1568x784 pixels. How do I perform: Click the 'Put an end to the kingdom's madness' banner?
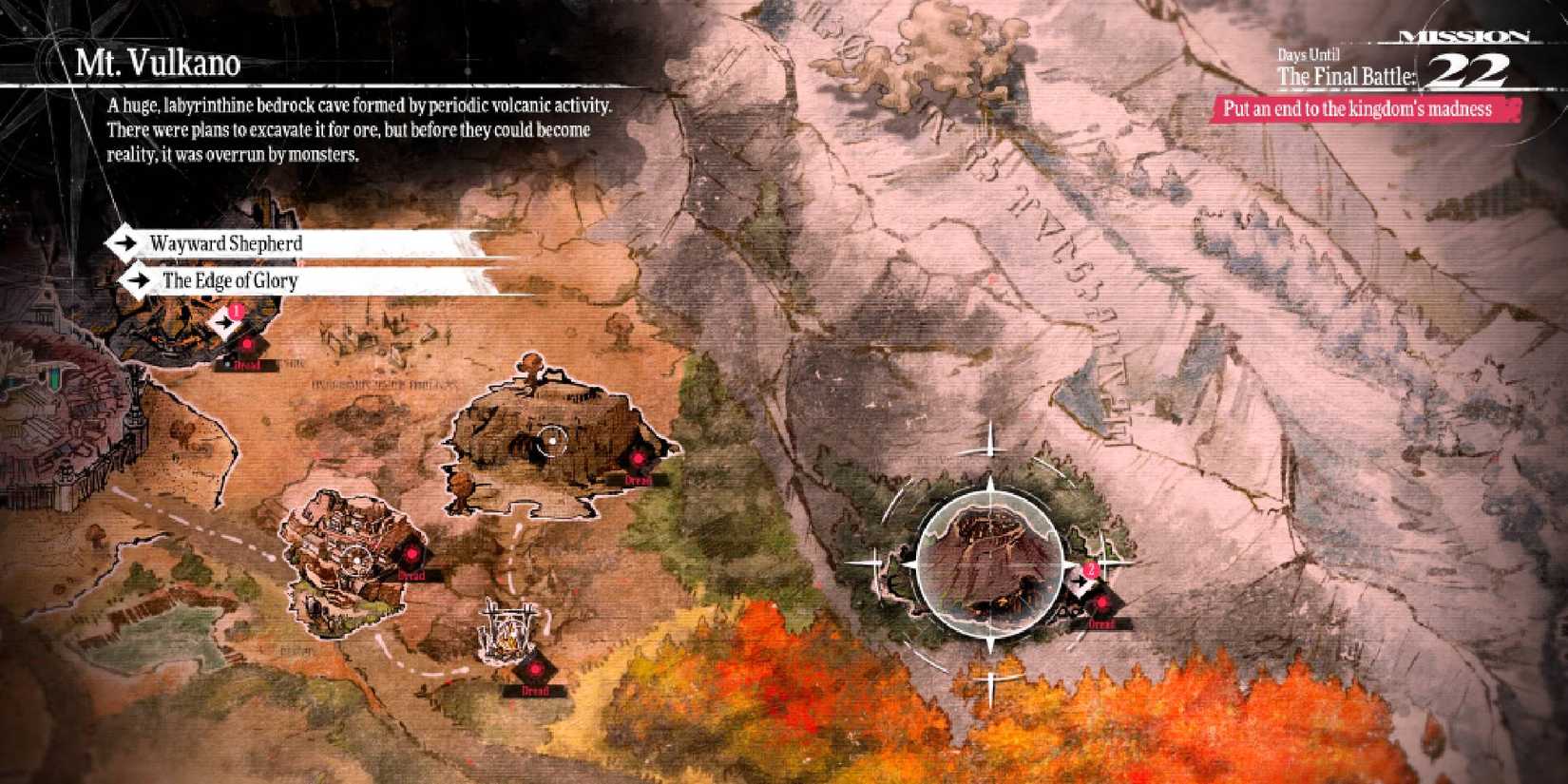click(x=1359, y=109)
